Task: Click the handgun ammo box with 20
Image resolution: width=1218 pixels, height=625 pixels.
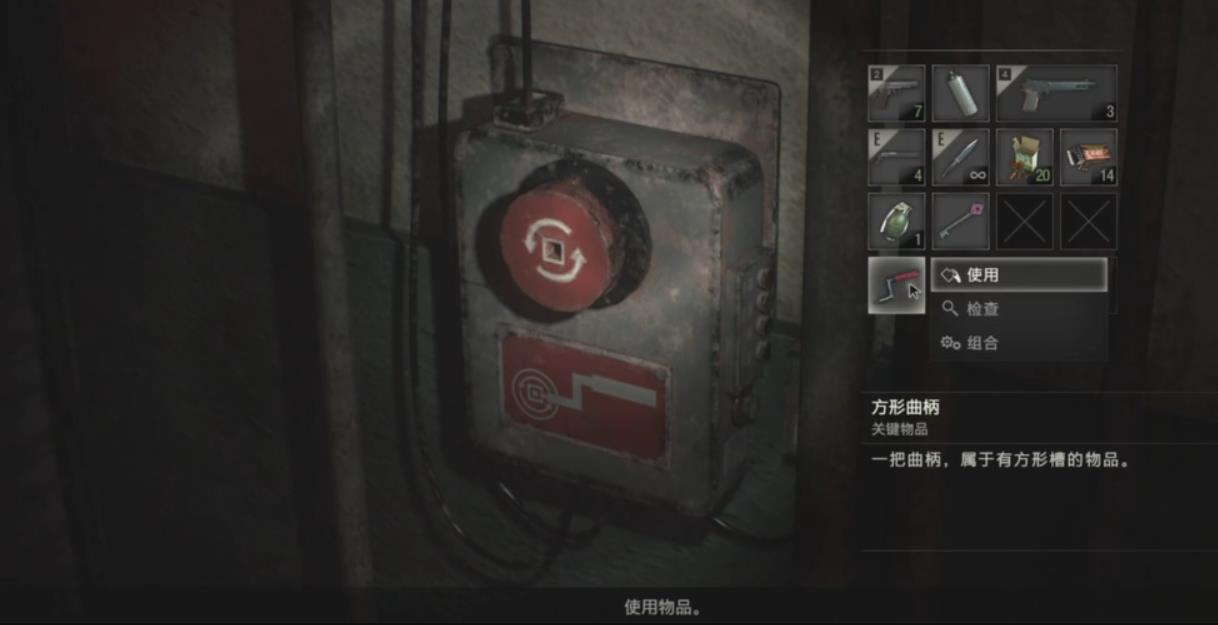Action: [x=1024, y=157]
